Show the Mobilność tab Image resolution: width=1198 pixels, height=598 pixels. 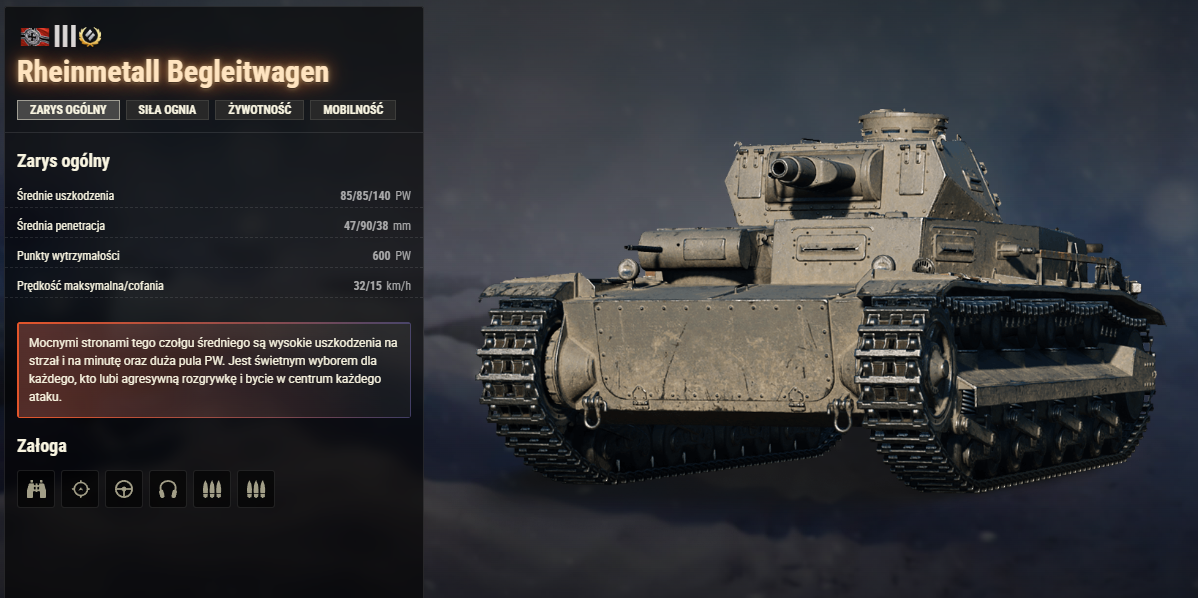point(353,110)
